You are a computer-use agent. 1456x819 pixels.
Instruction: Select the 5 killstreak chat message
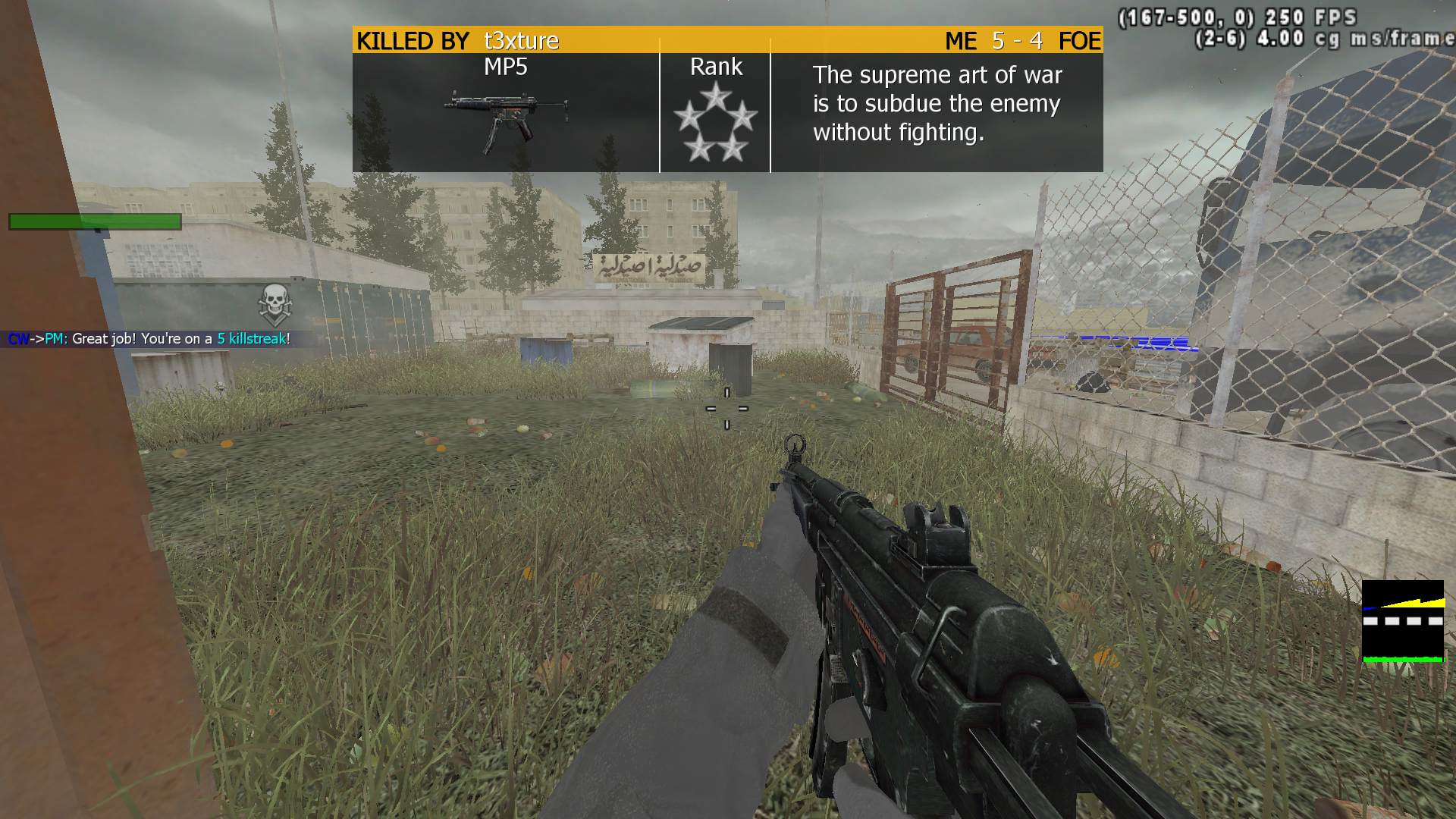click(x=149, y=339)
